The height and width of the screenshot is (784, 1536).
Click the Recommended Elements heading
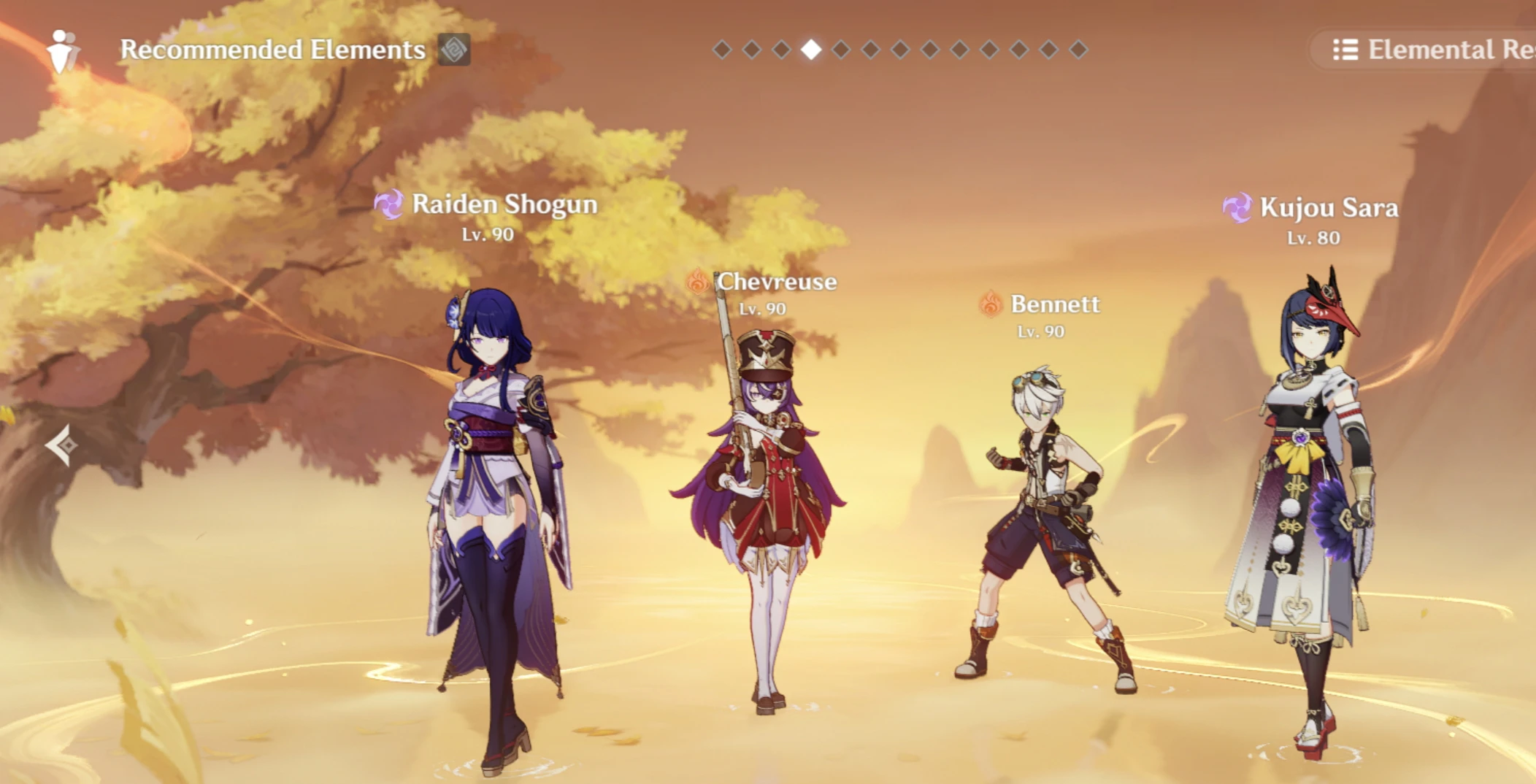tap(272, 50)
